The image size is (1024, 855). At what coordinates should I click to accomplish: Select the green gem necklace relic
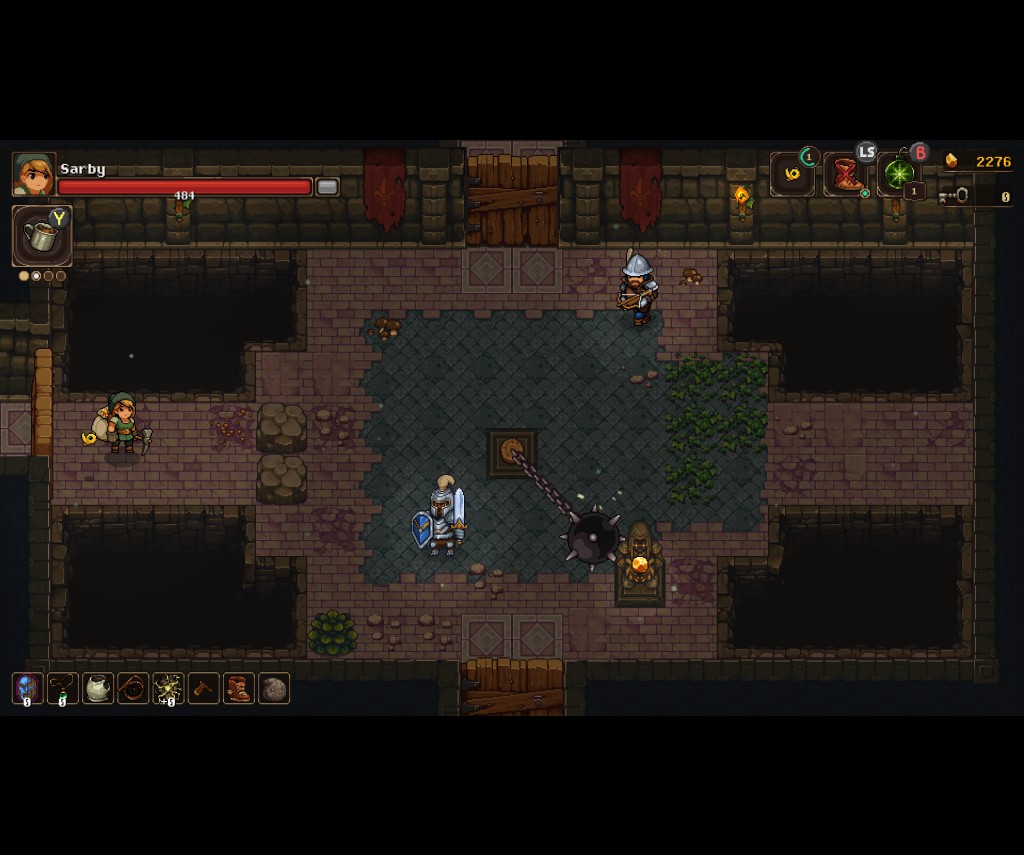click(63, 688)
